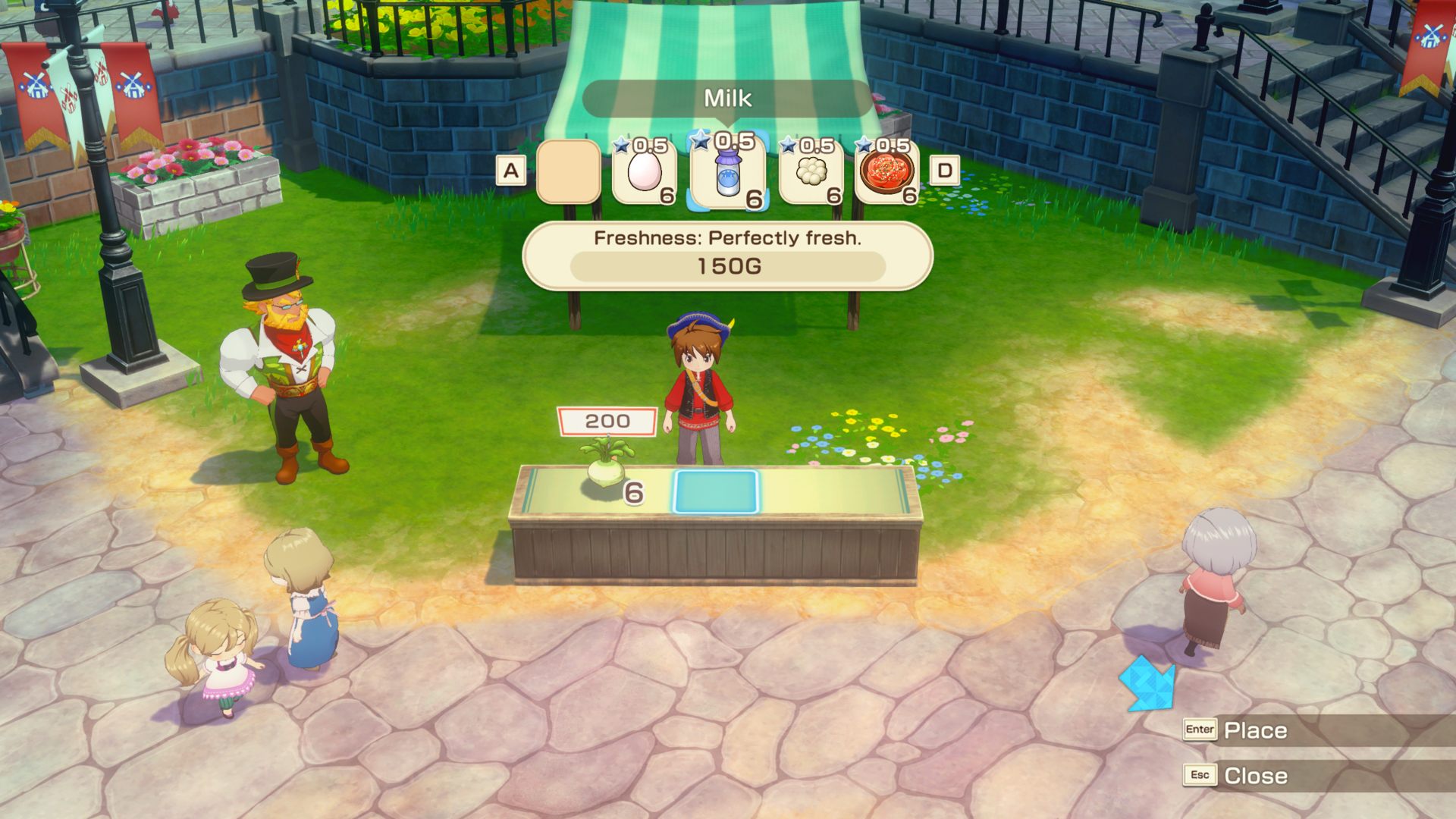
Task: Pick the white wool ball item slot
Action: pyautogui.click(x=811, y=172)
